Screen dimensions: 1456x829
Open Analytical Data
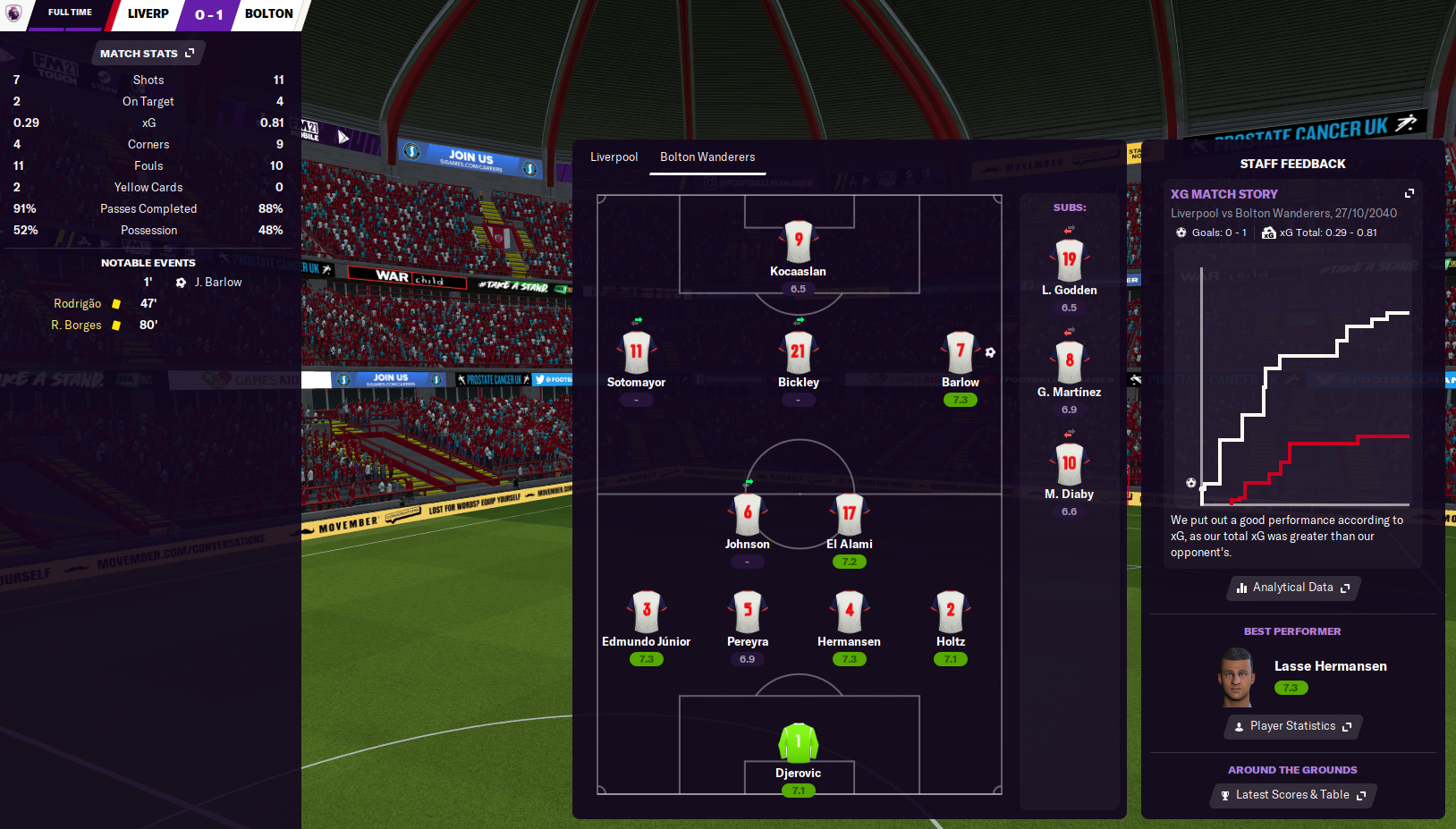click(x=1293, y=588)
